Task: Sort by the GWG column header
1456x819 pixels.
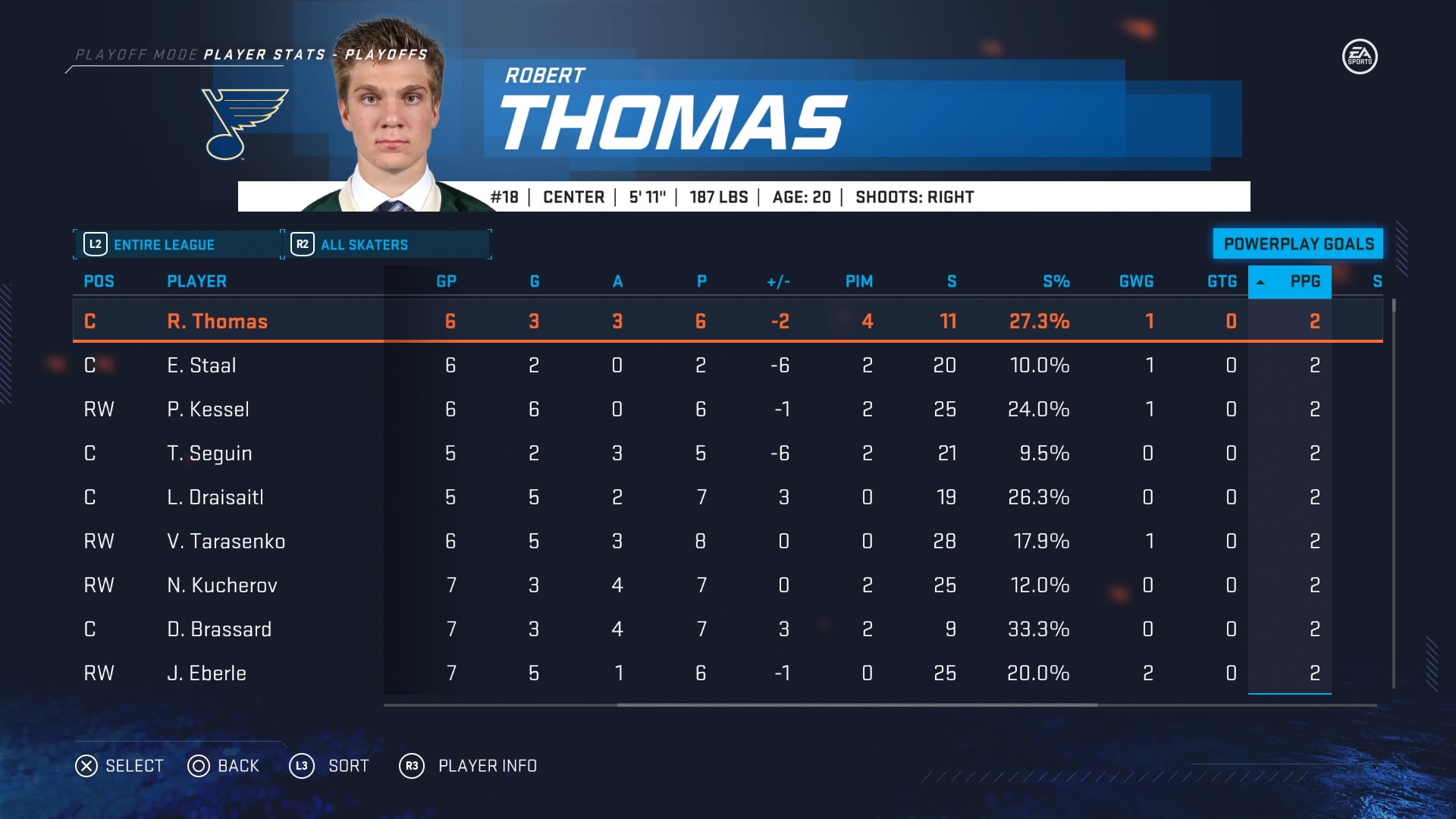Action: (1136, 281)
